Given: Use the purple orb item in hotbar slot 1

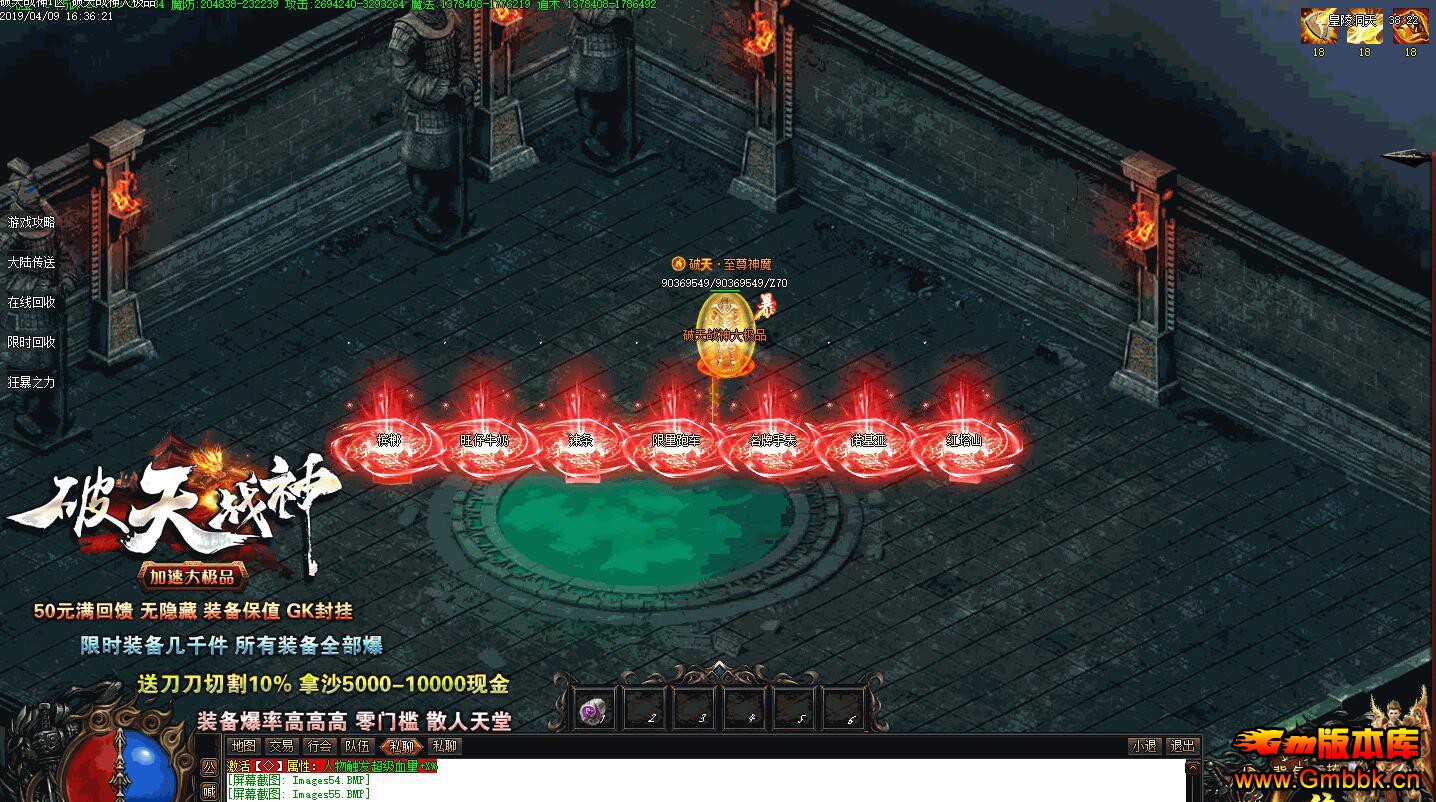Looking at the screenshot, I should 594,710.
